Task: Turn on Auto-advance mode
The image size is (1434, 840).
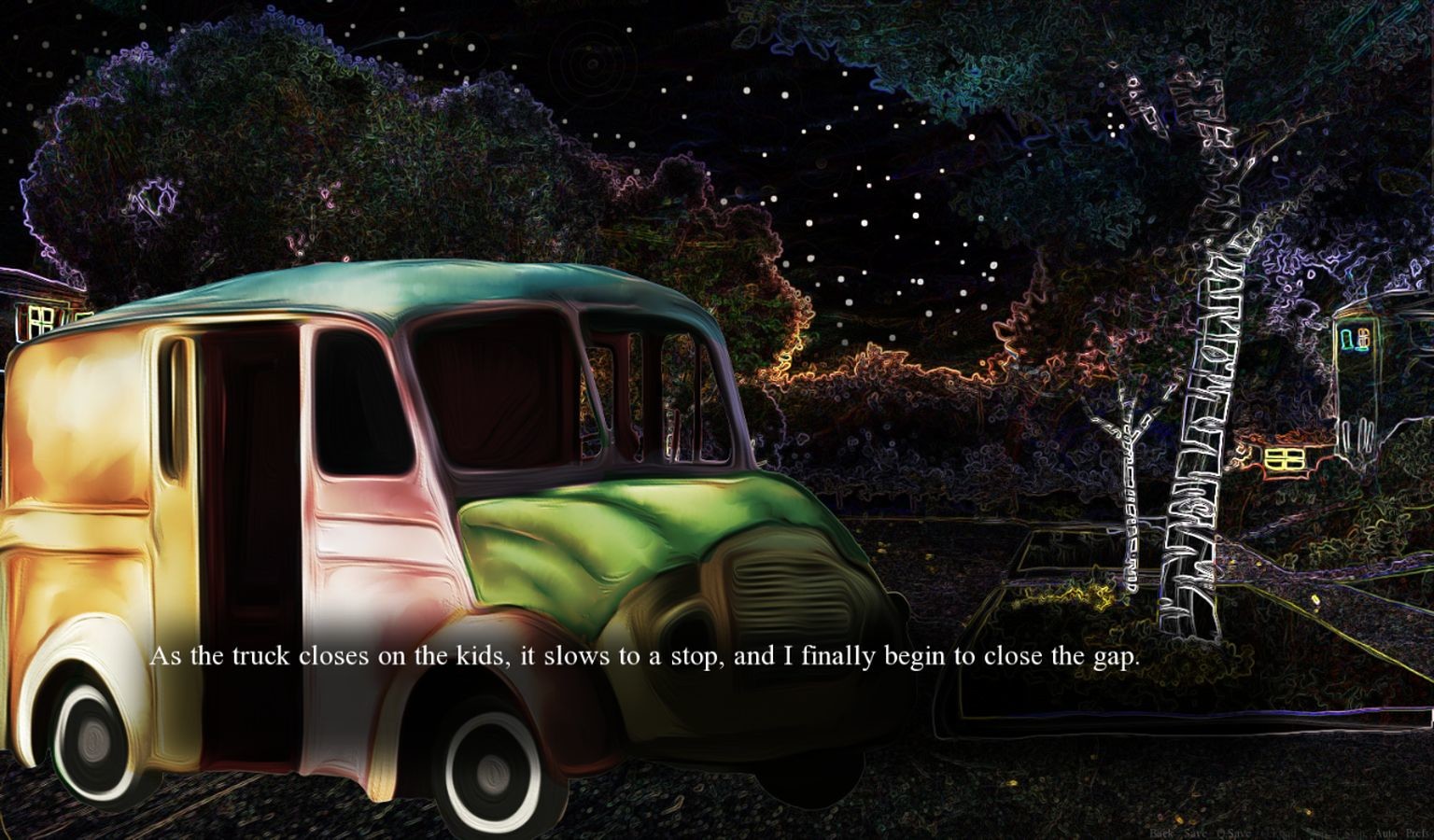Action: [x=1386, y=832]
